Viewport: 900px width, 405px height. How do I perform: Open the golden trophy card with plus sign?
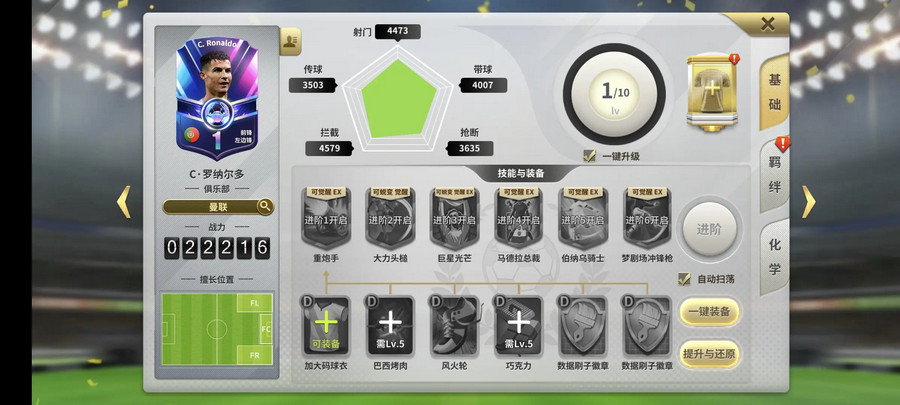(712, 91)
